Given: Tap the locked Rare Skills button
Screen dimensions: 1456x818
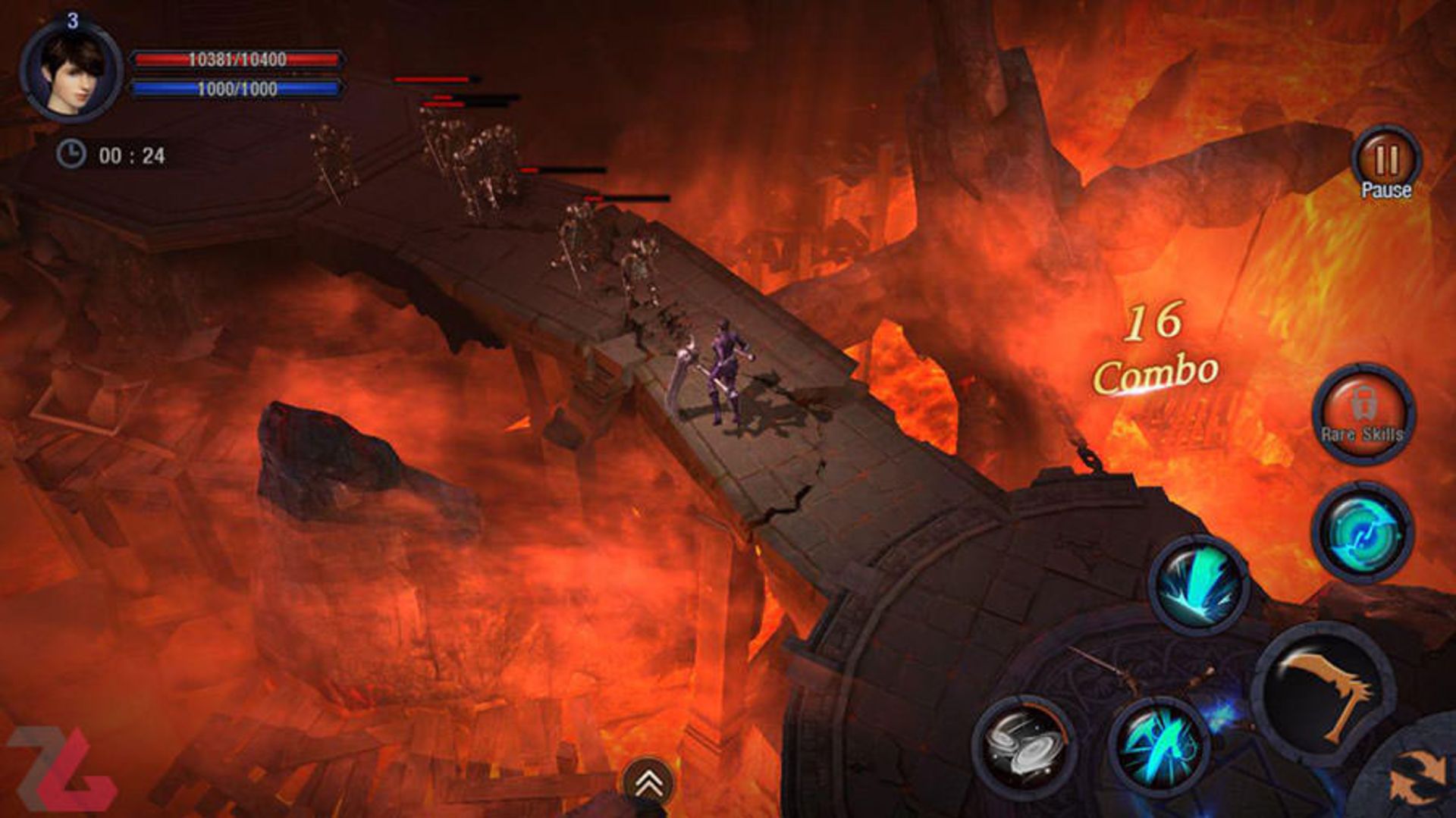Looking at the screenshot, I should point(1363,413).
